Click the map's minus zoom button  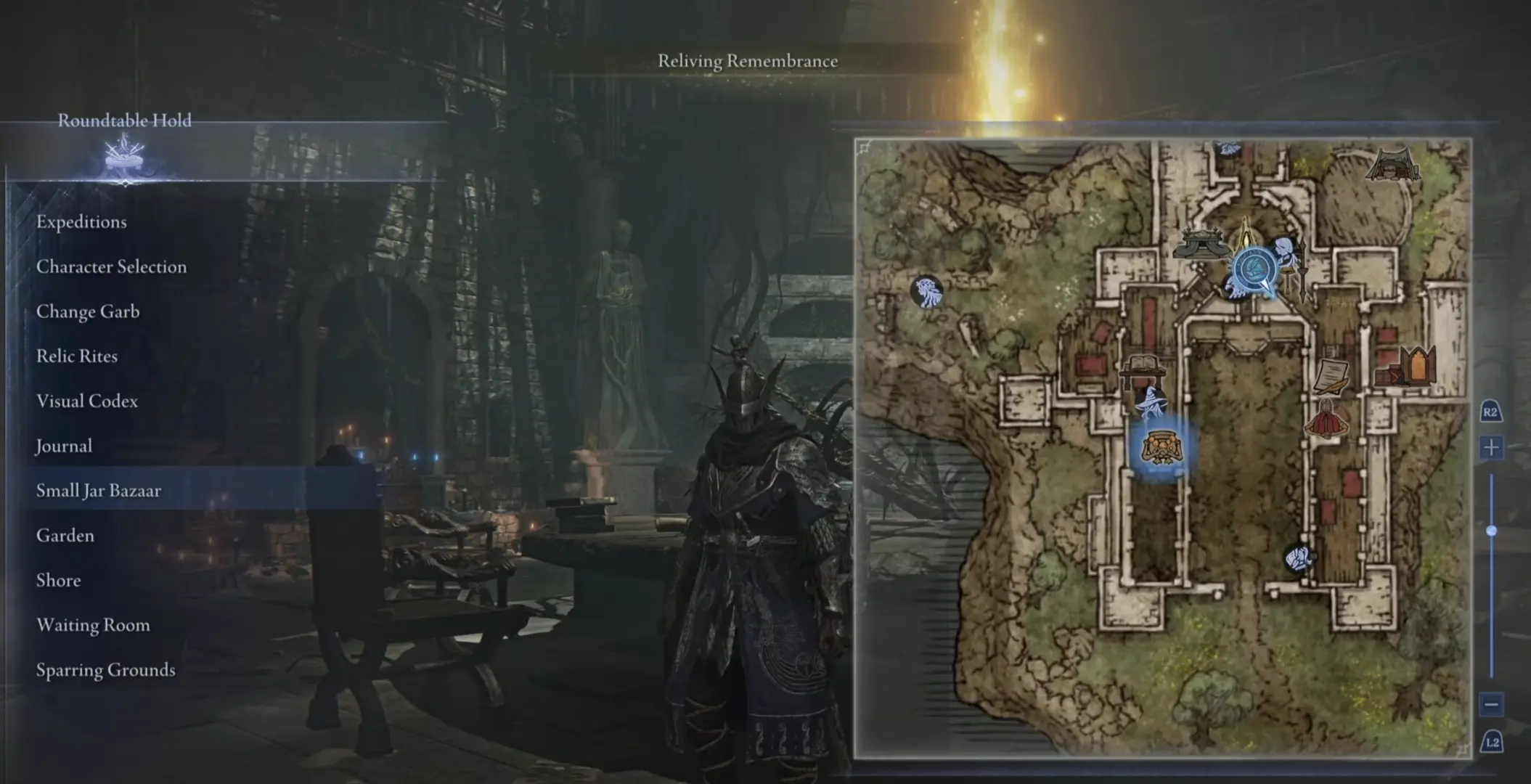pos(1491,703)
